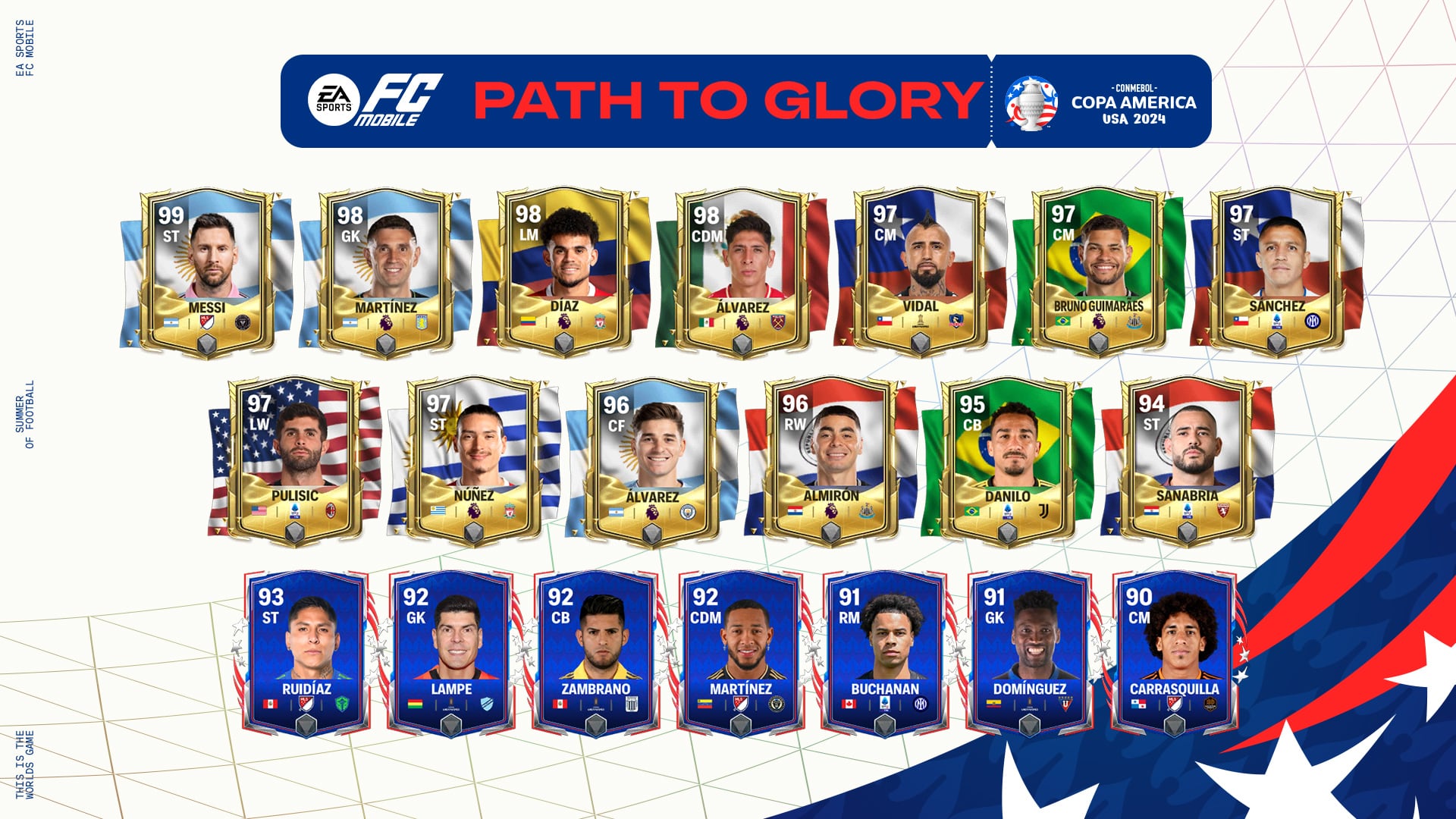The width and height of the screenshot is (1456, 819).
Task: Select the 99 ST Messi card
Action: click(207, 273)
